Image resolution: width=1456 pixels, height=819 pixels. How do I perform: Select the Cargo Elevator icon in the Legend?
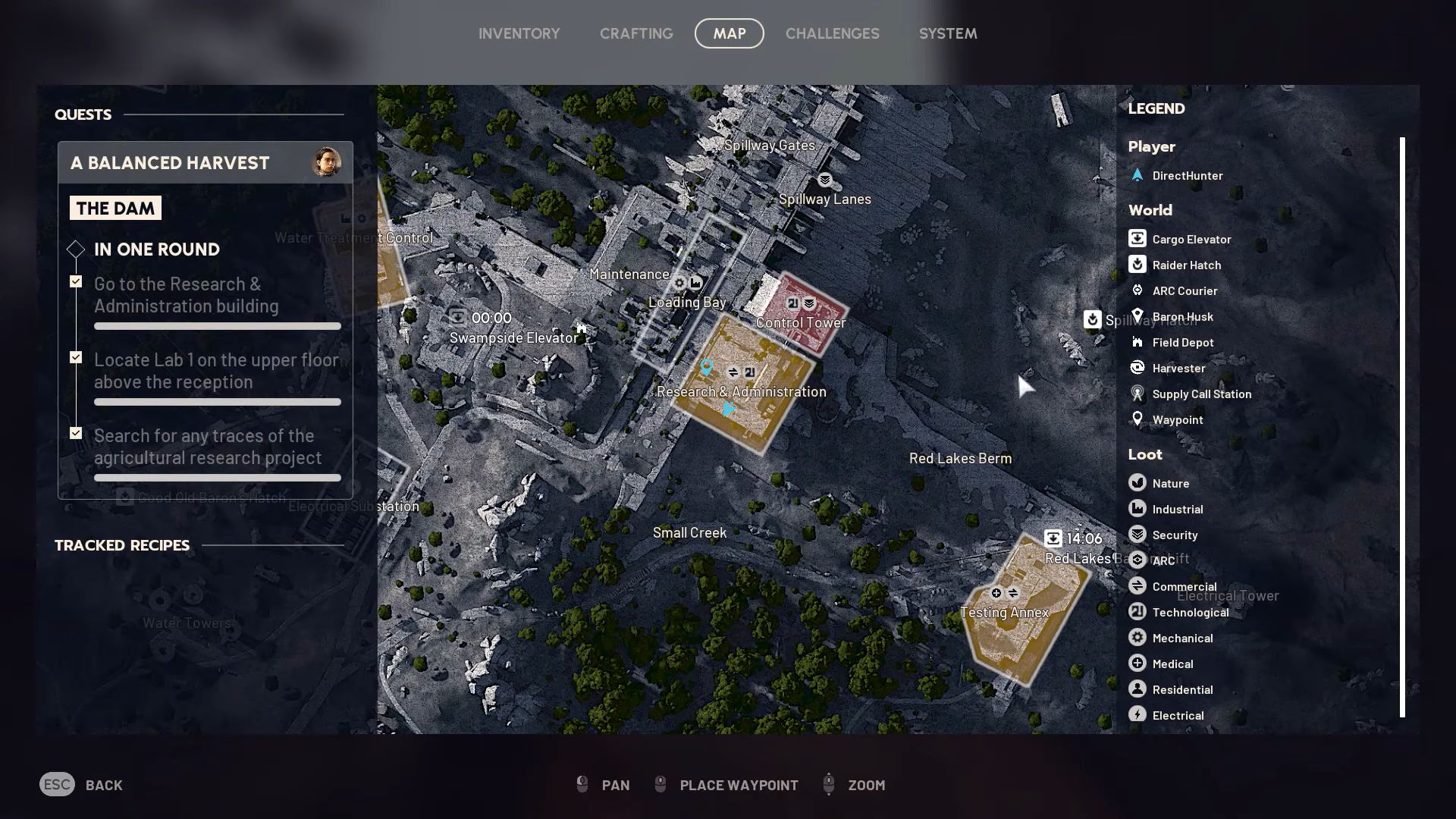coord(1137,238)
